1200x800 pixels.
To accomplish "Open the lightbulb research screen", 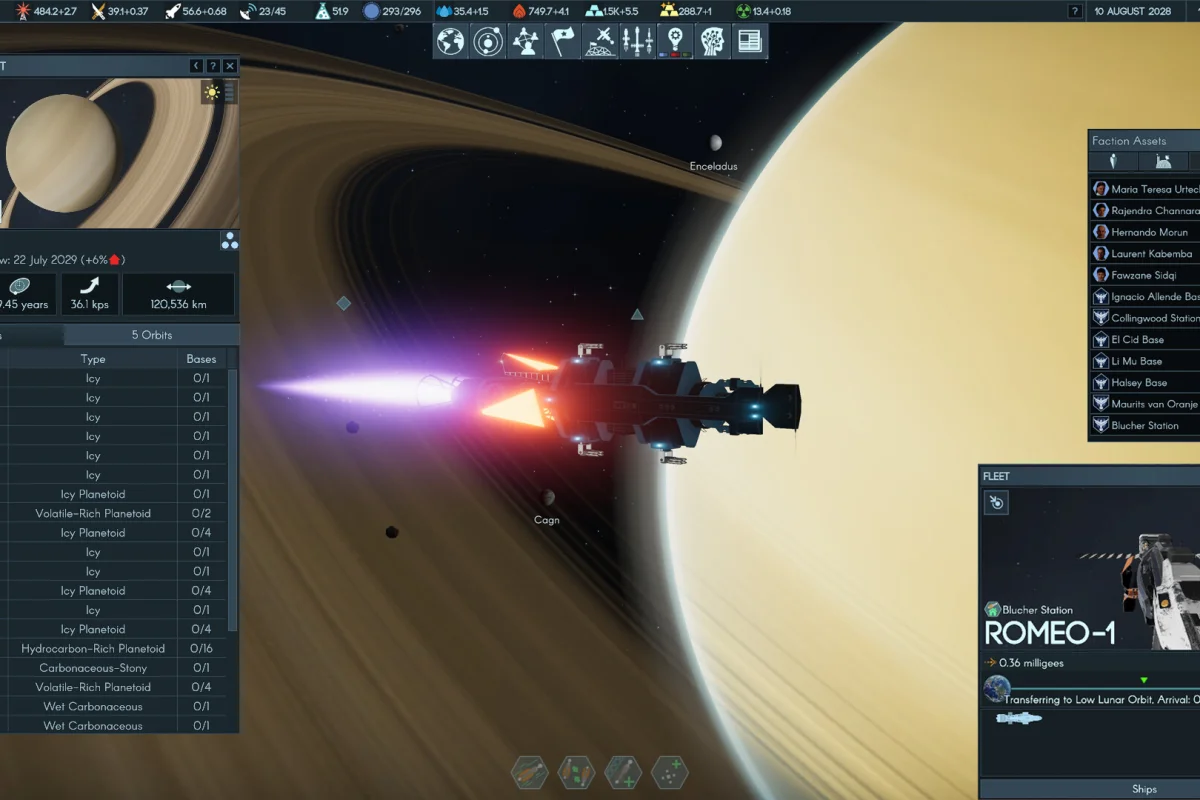I will (x=675, y=41).
